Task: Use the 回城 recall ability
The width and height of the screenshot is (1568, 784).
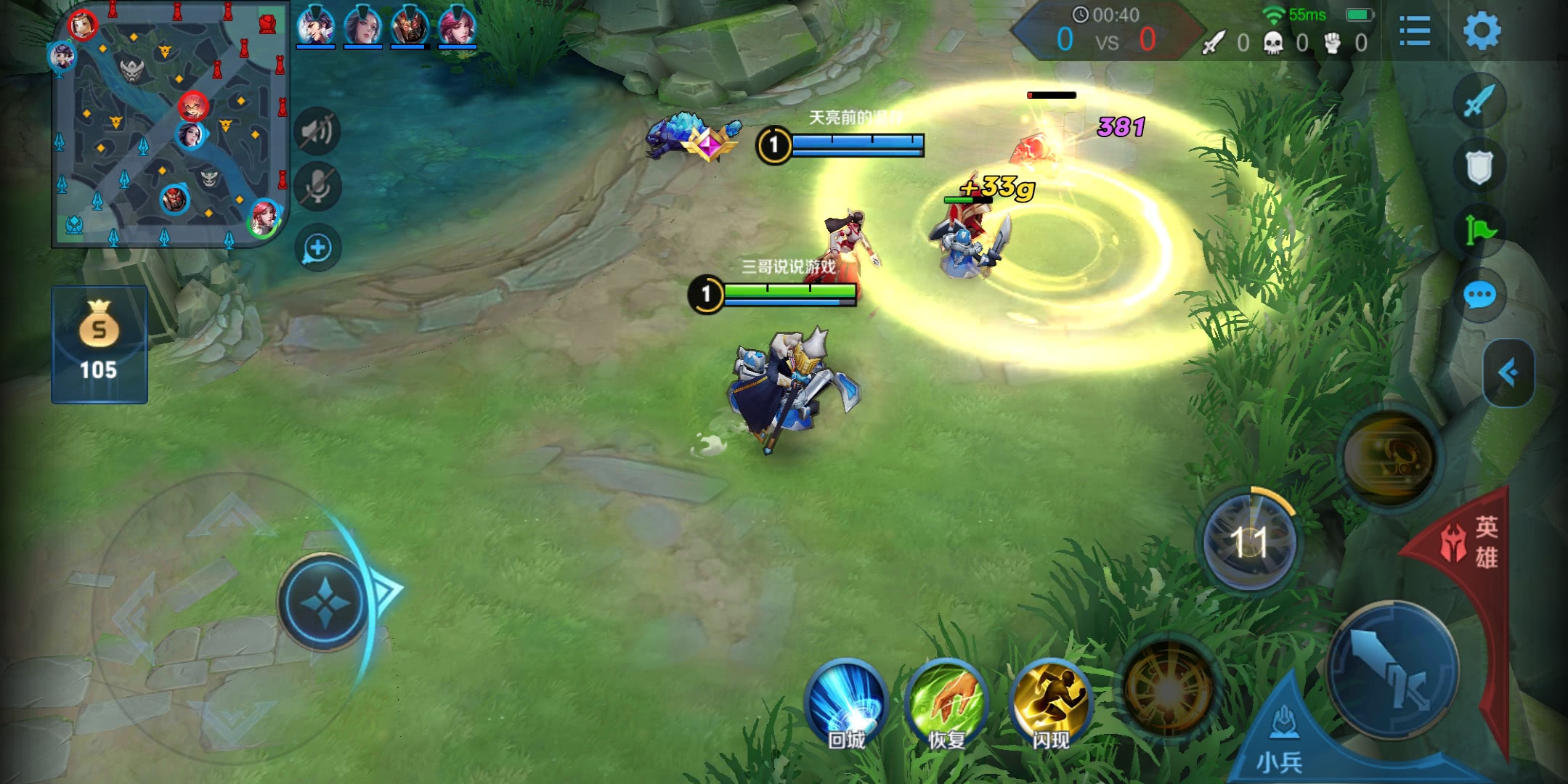Action: 846,702
